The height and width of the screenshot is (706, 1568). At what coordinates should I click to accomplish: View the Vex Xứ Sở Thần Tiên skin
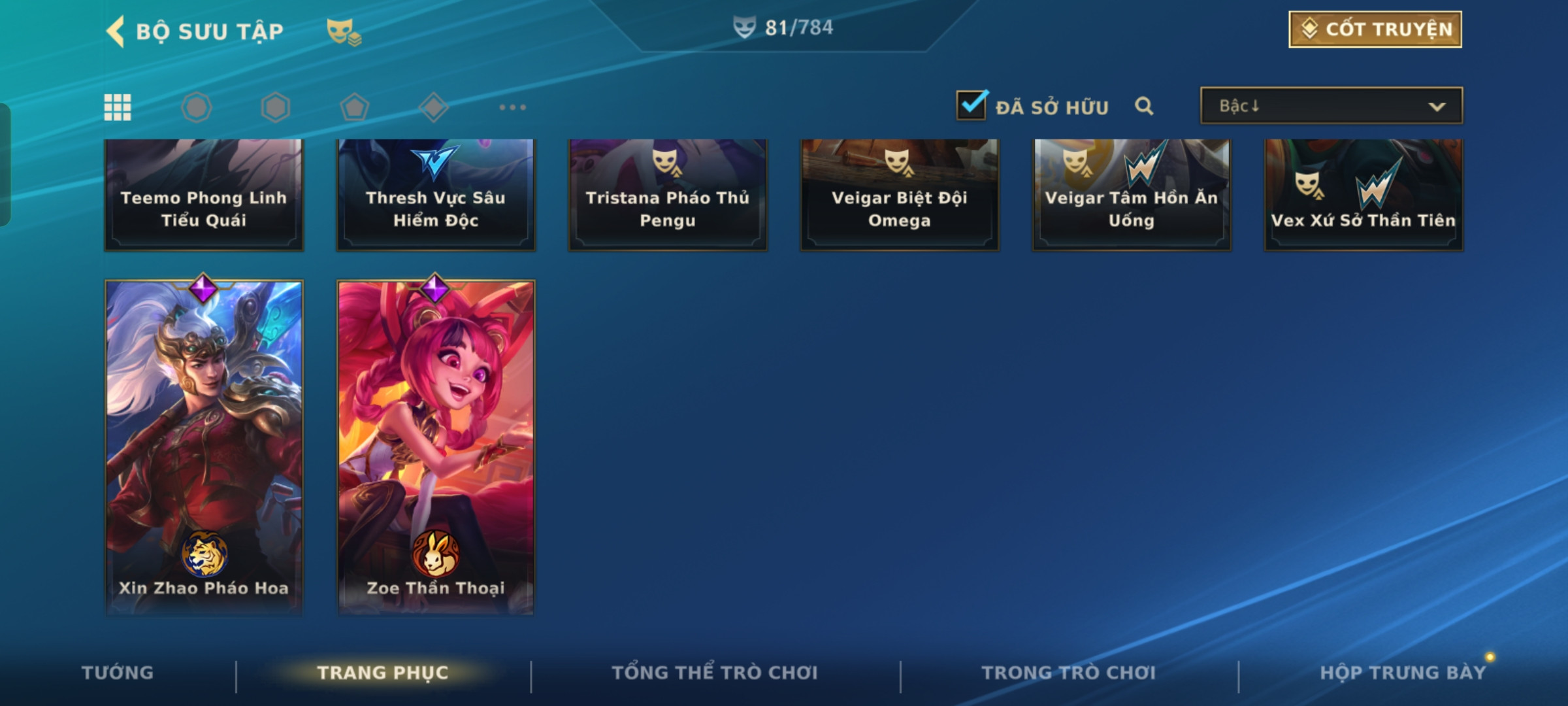coord(1363,195)
